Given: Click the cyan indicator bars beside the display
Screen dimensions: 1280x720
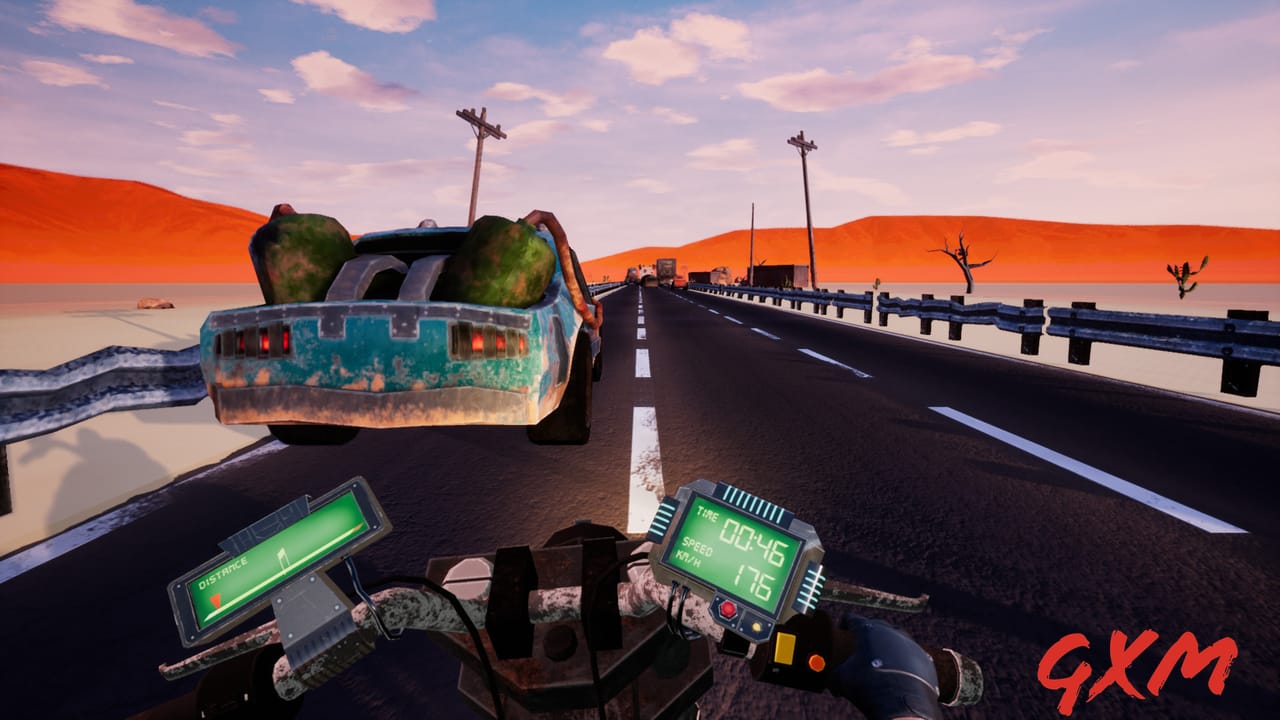Looking at the screenshot, I should 750,496.
